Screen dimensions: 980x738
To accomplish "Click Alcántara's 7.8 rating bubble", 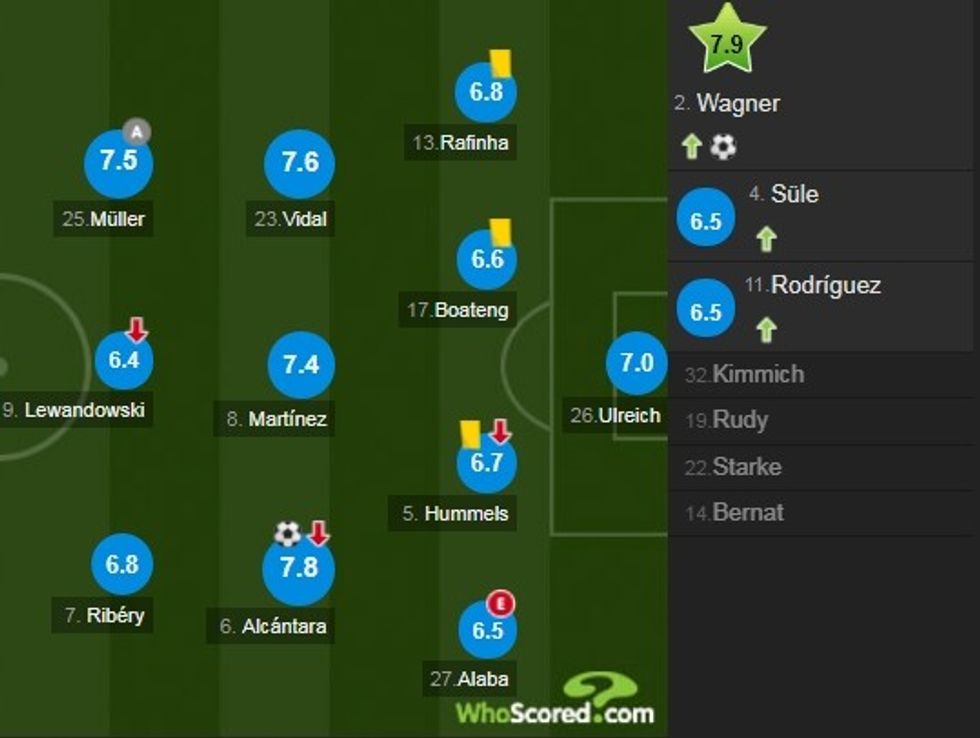I will tap(298, 568).
